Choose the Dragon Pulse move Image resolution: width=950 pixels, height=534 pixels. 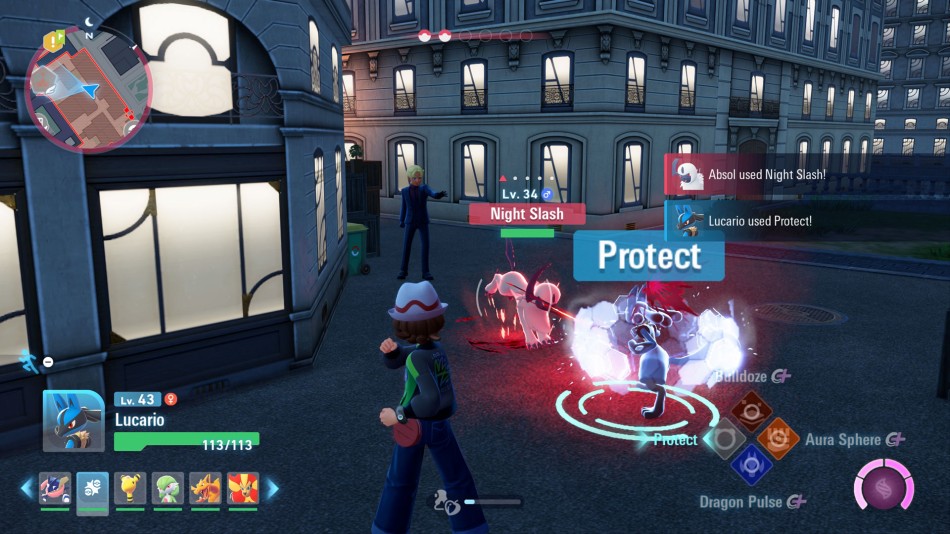[750, 466]
